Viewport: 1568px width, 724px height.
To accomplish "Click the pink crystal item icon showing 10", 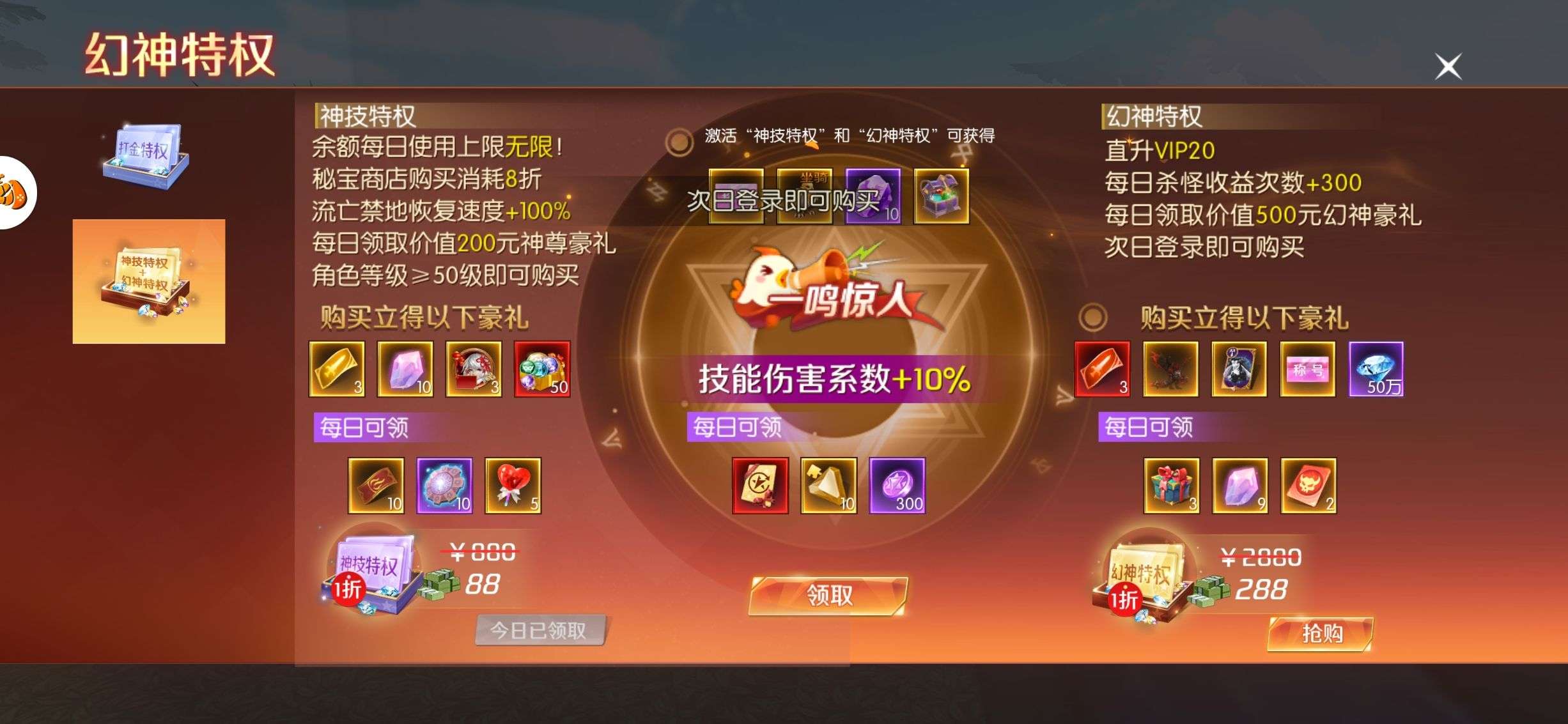I will [405, 369].
